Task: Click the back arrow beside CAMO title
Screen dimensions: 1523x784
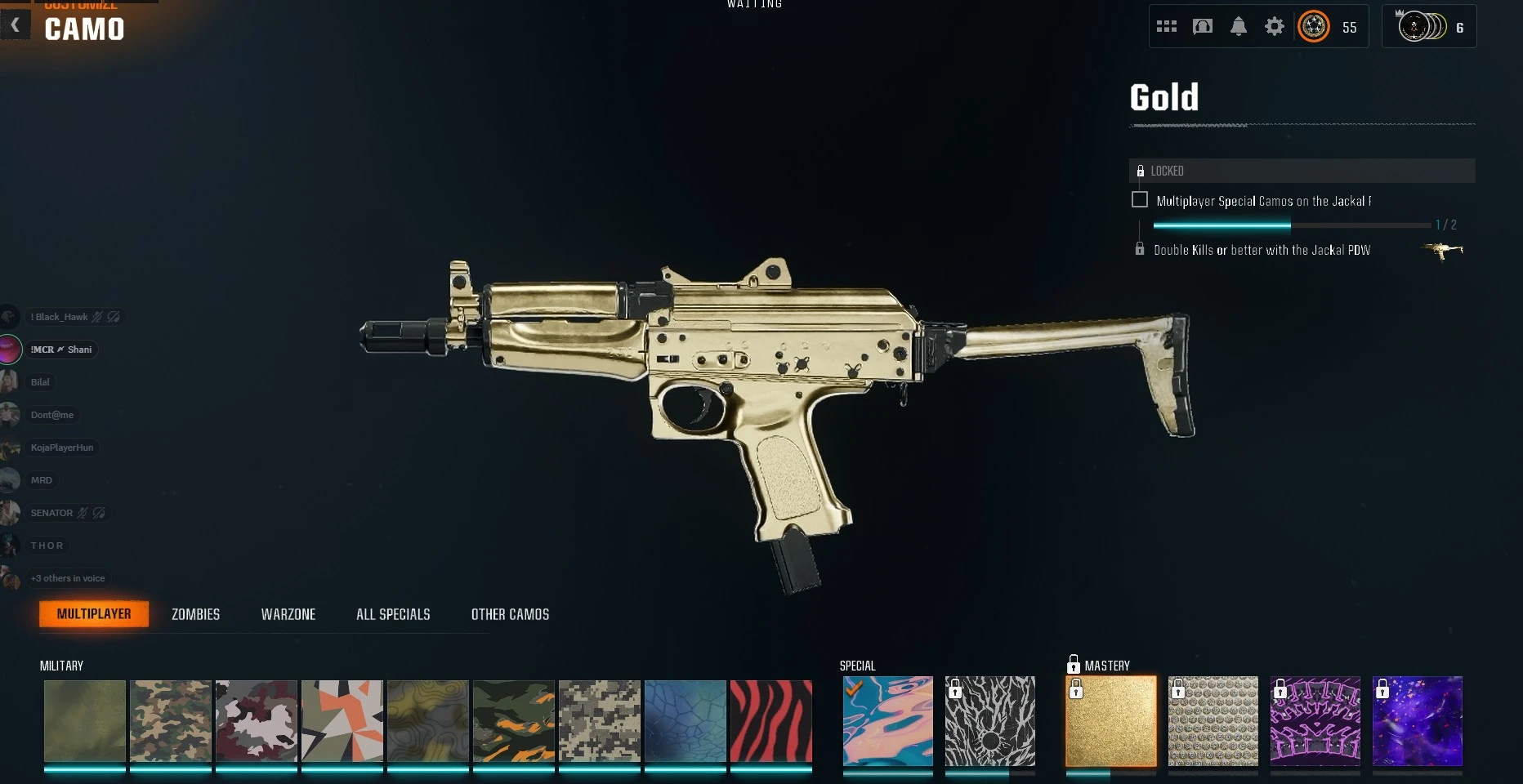Action: [15, 24]
